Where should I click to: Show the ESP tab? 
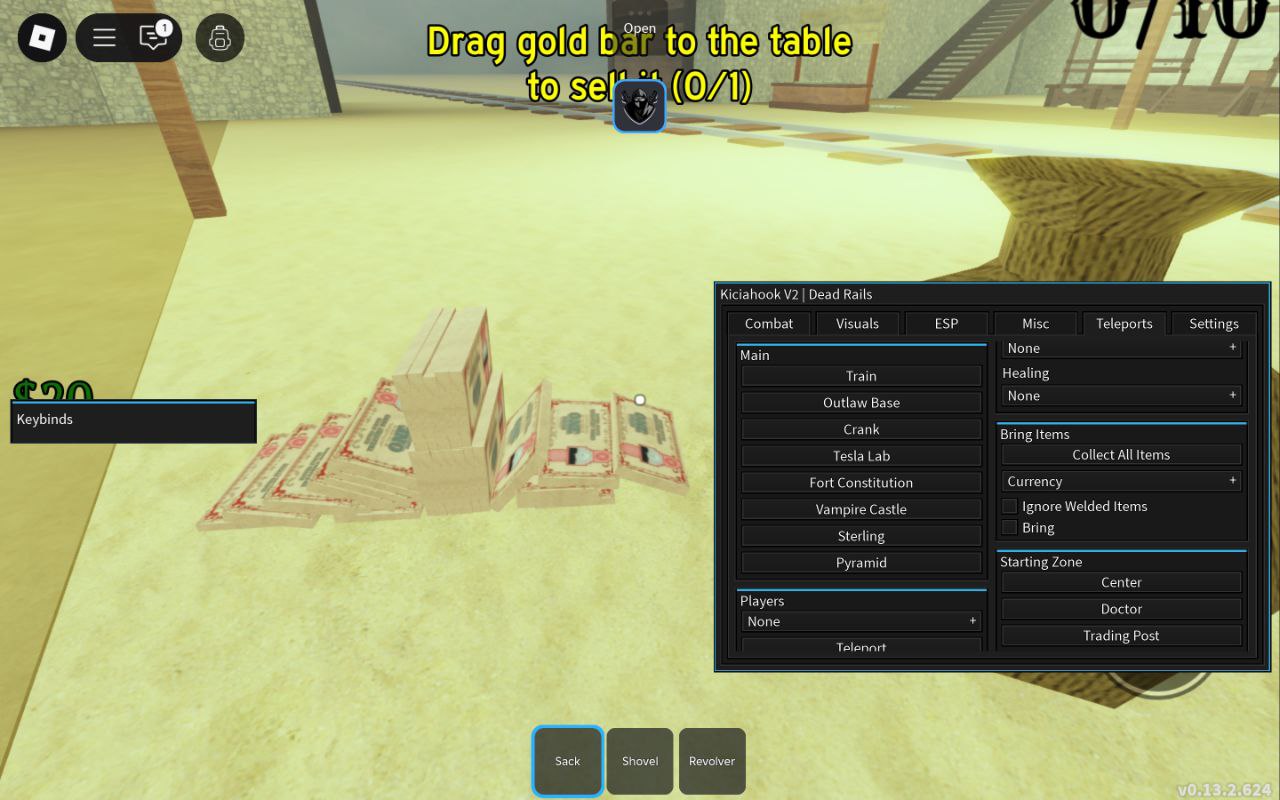coord(946,323)
